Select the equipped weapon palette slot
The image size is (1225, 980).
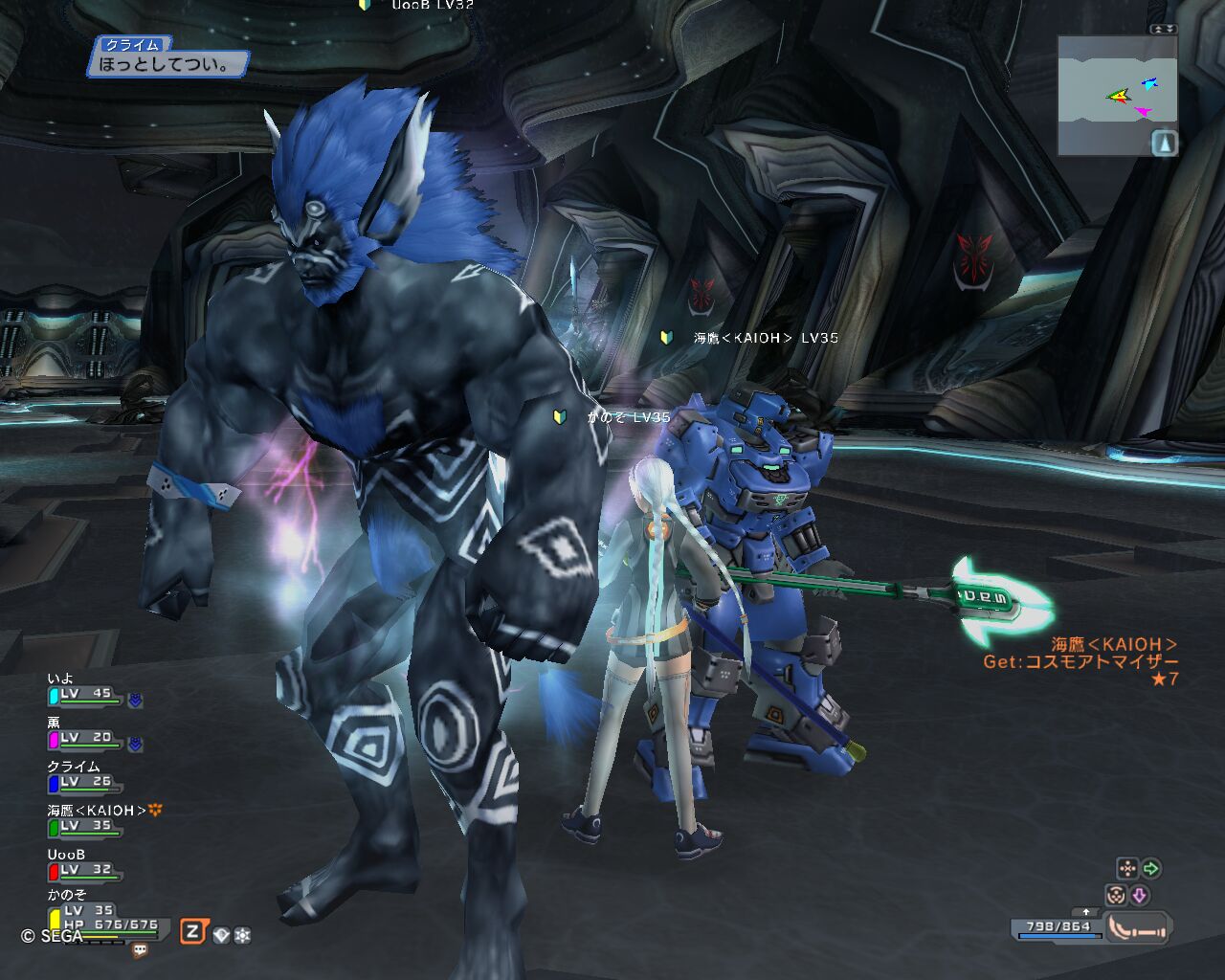click(x=1139, y=927)
